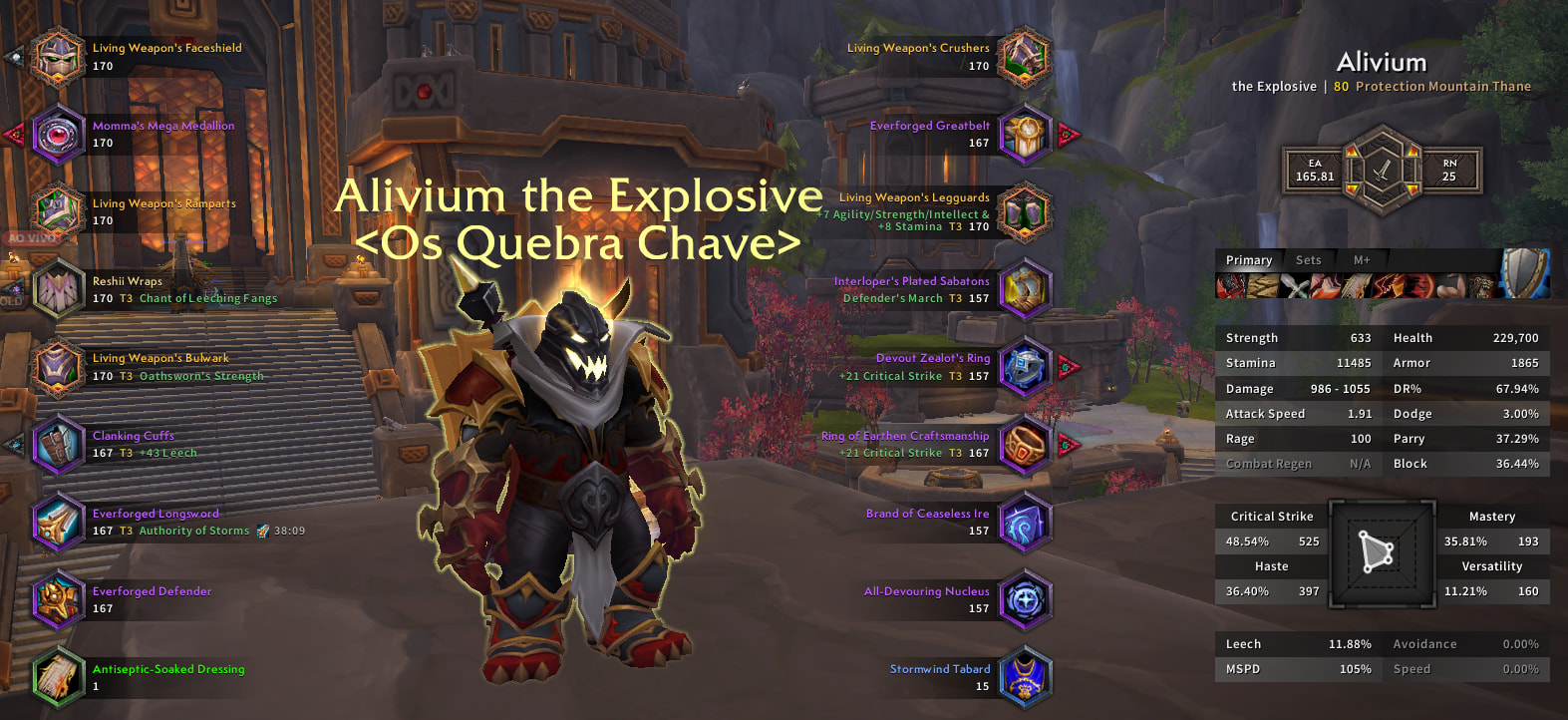Inspect the Living Weapon's Ramparts shoulder slot
Viewport: 1568px width, 720px height.
pyautogui.click(x=58, y=211)
